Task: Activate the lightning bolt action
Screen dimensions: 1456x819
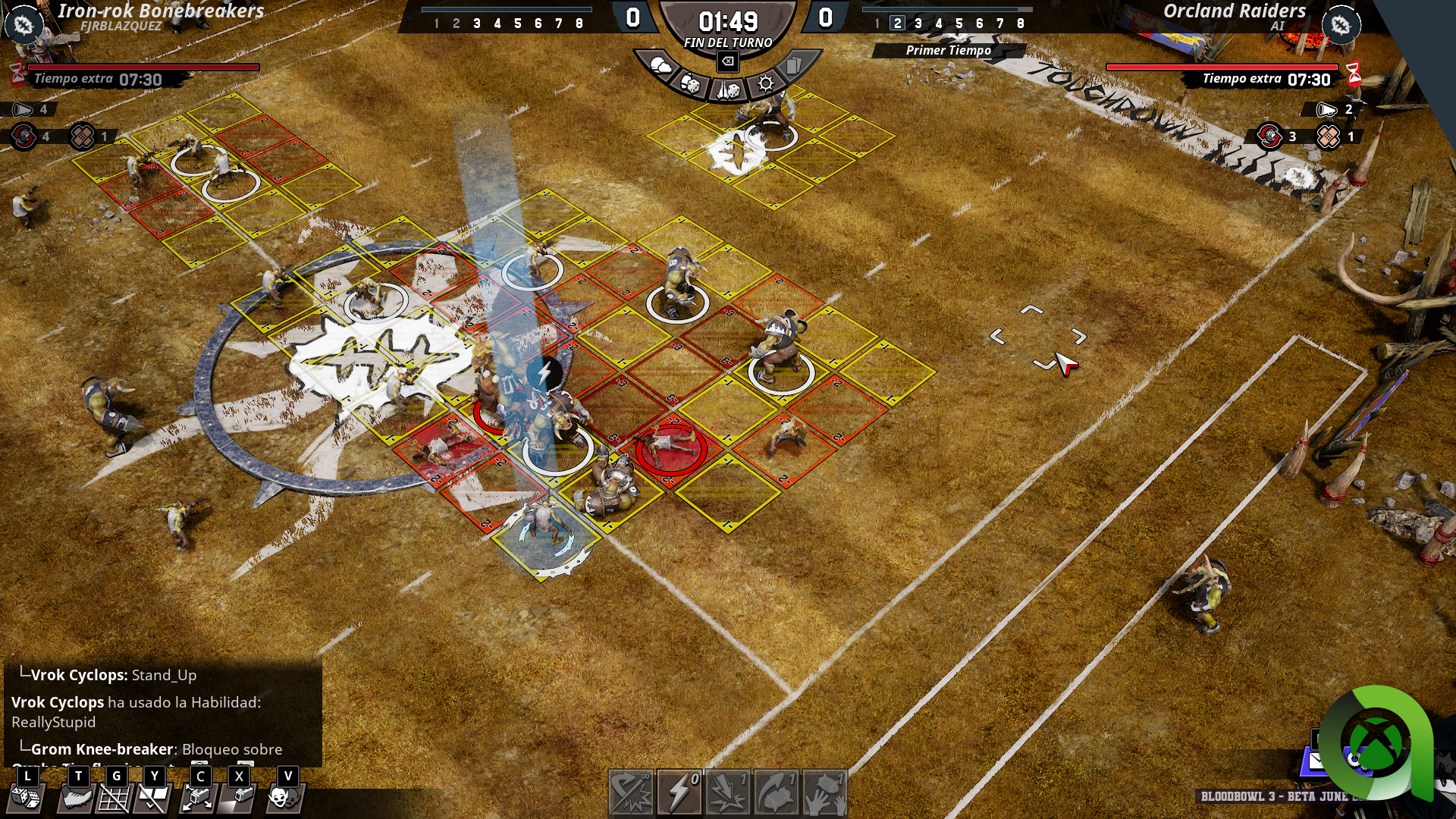Action: pos(679,792)
